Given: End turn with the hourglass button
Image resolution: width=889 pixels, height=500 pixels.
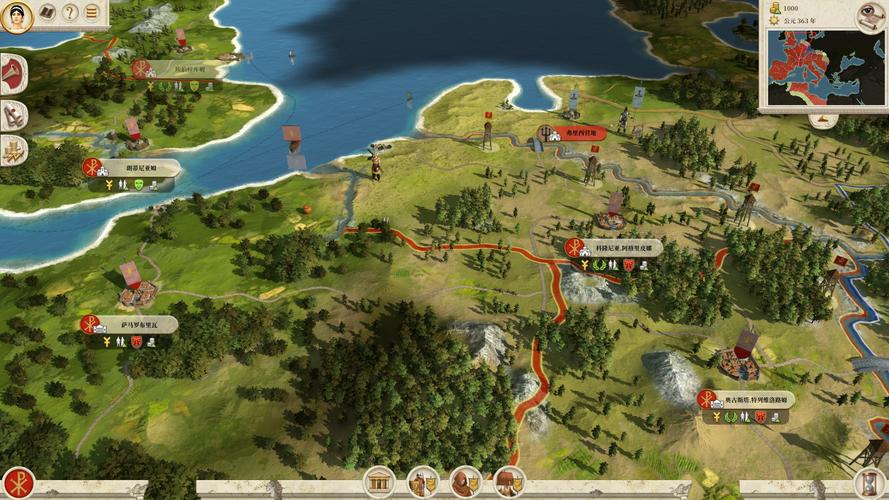Looking at the screenshot, I should (871, 483).
